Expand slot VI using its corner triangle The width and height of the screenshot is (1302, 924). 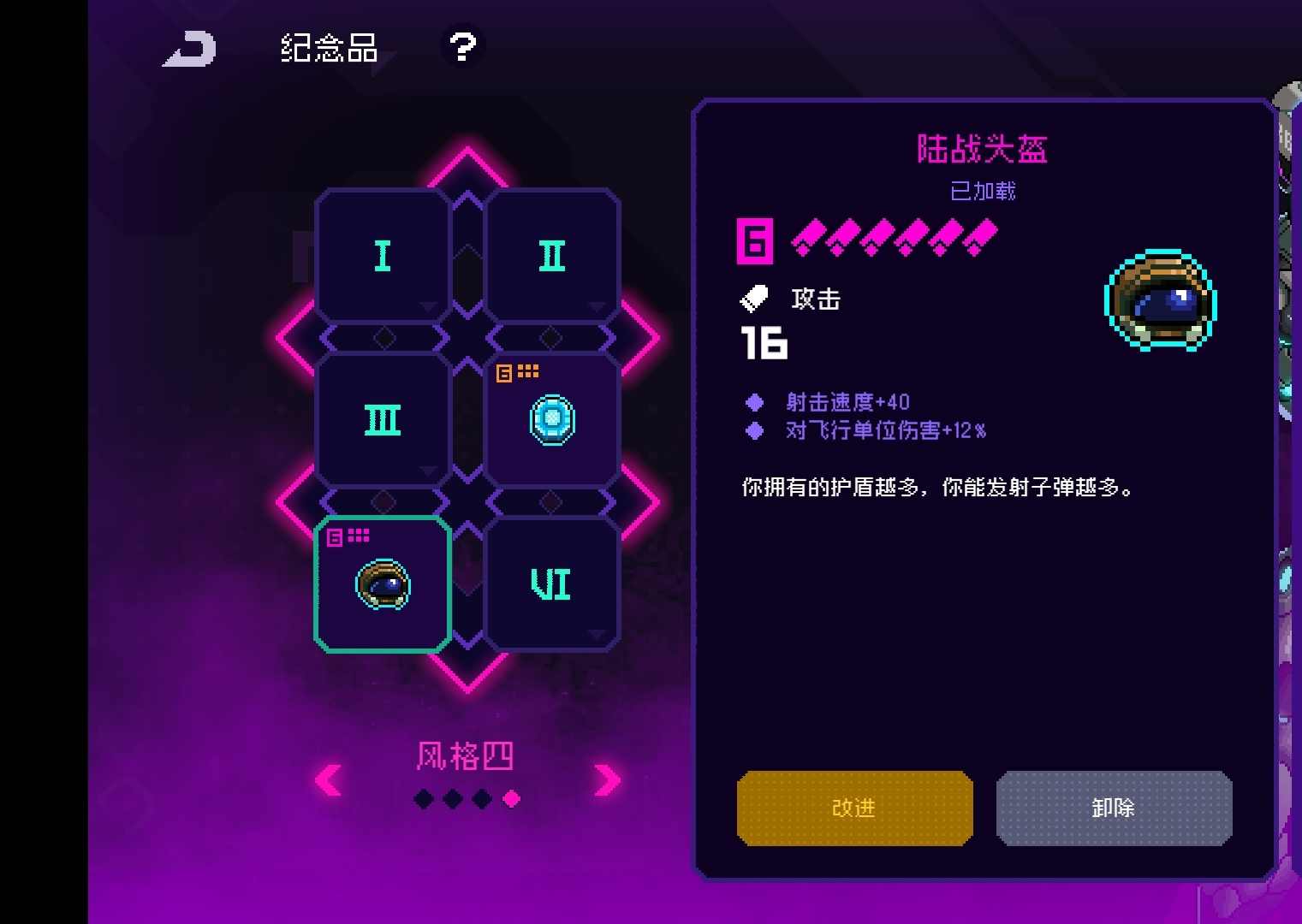[x=597, y=636]
